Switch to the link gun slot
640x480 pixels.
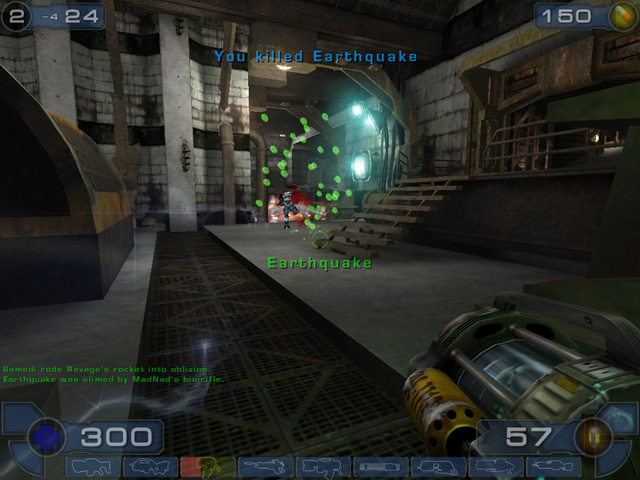[322, 467]
